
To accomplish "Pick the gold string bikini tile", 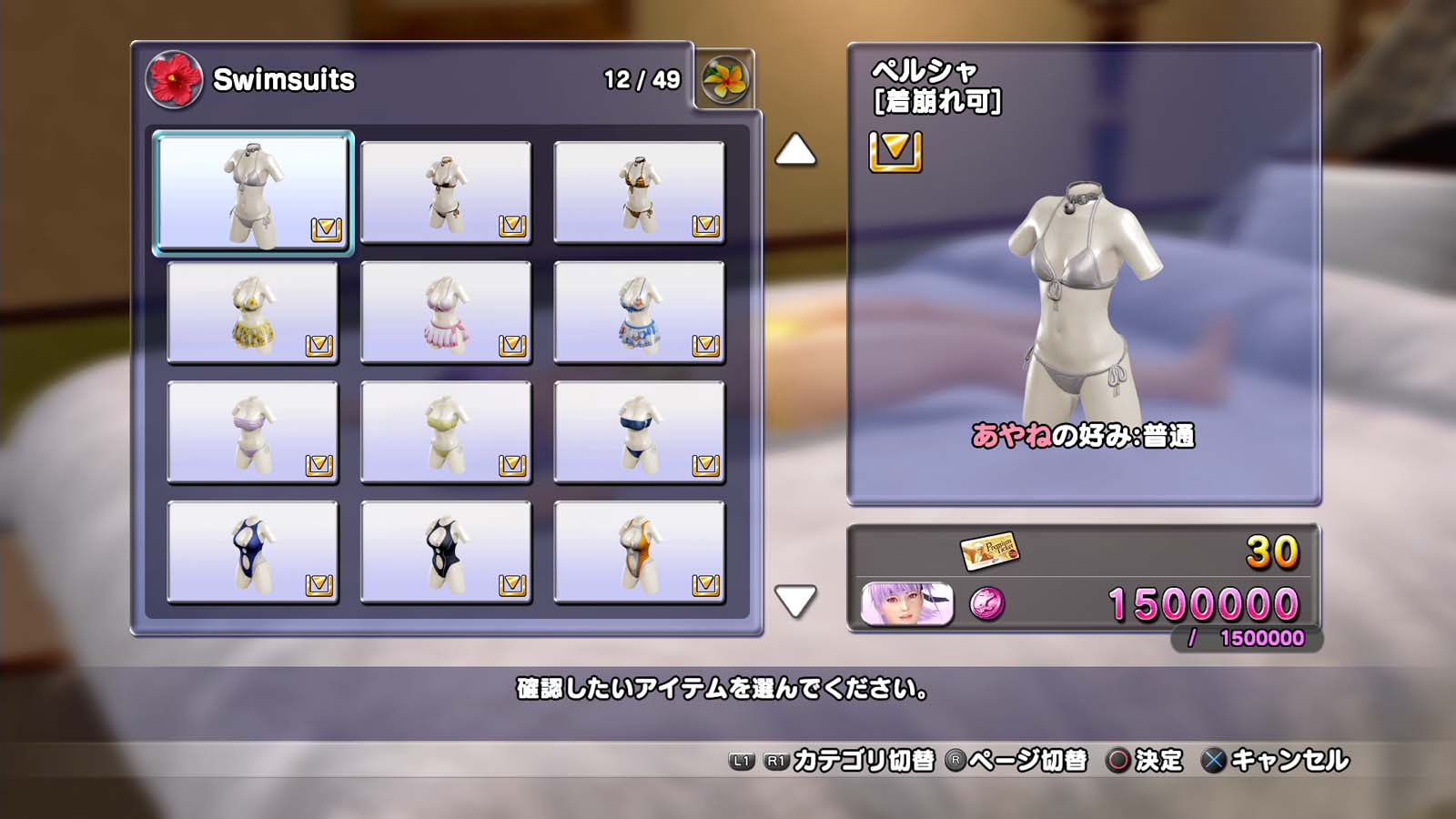I will [639, 193].
